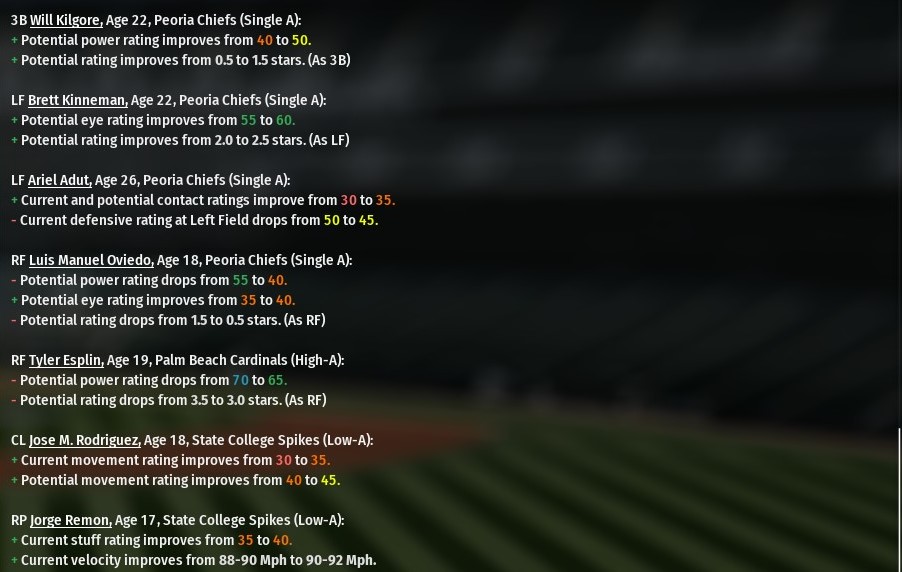
Task: View Ariel Adut's player page
Action: (59, 180)
